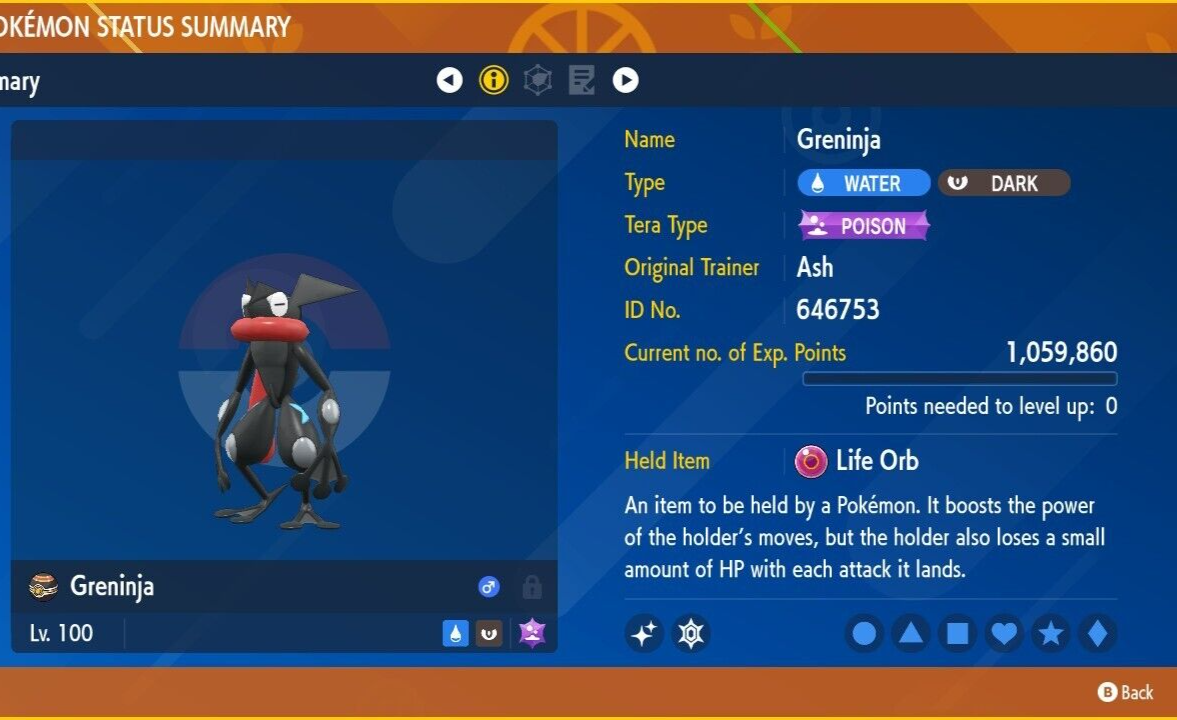The image size is (1177, 720).
Task: Toggle the diamond marking
Action: (x=1097, y=633)
